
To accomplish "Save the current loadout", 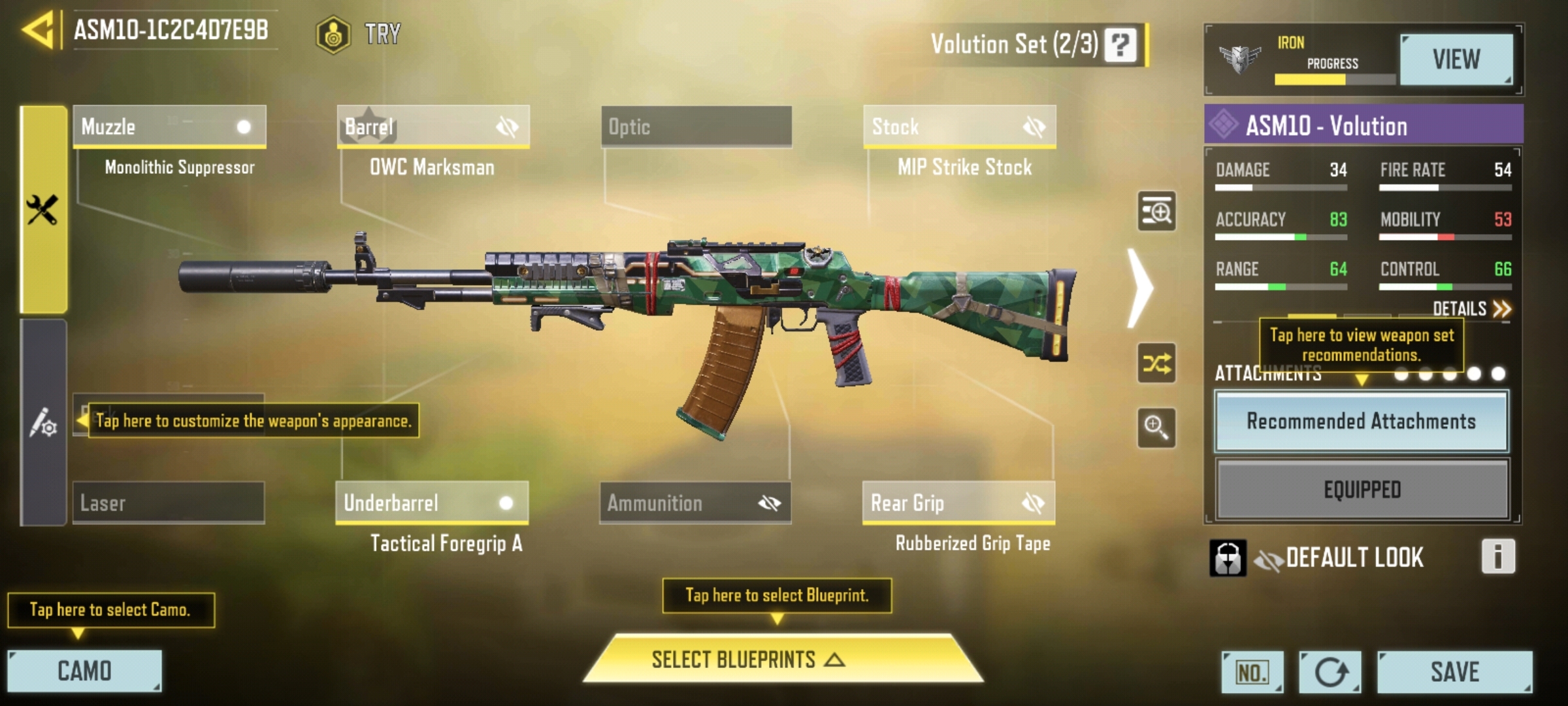I will tap(1454, 671).
